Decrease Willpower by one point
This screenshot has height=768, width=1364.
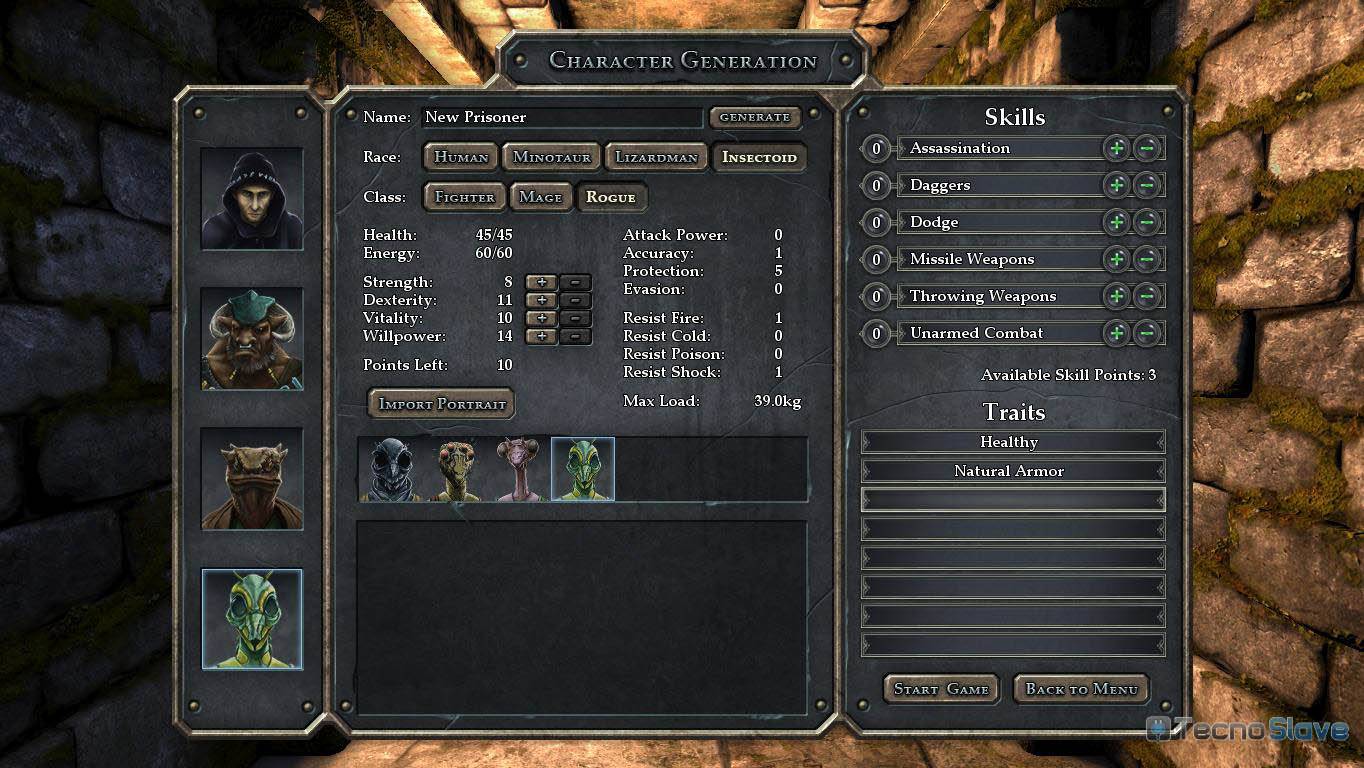[576, 337]
